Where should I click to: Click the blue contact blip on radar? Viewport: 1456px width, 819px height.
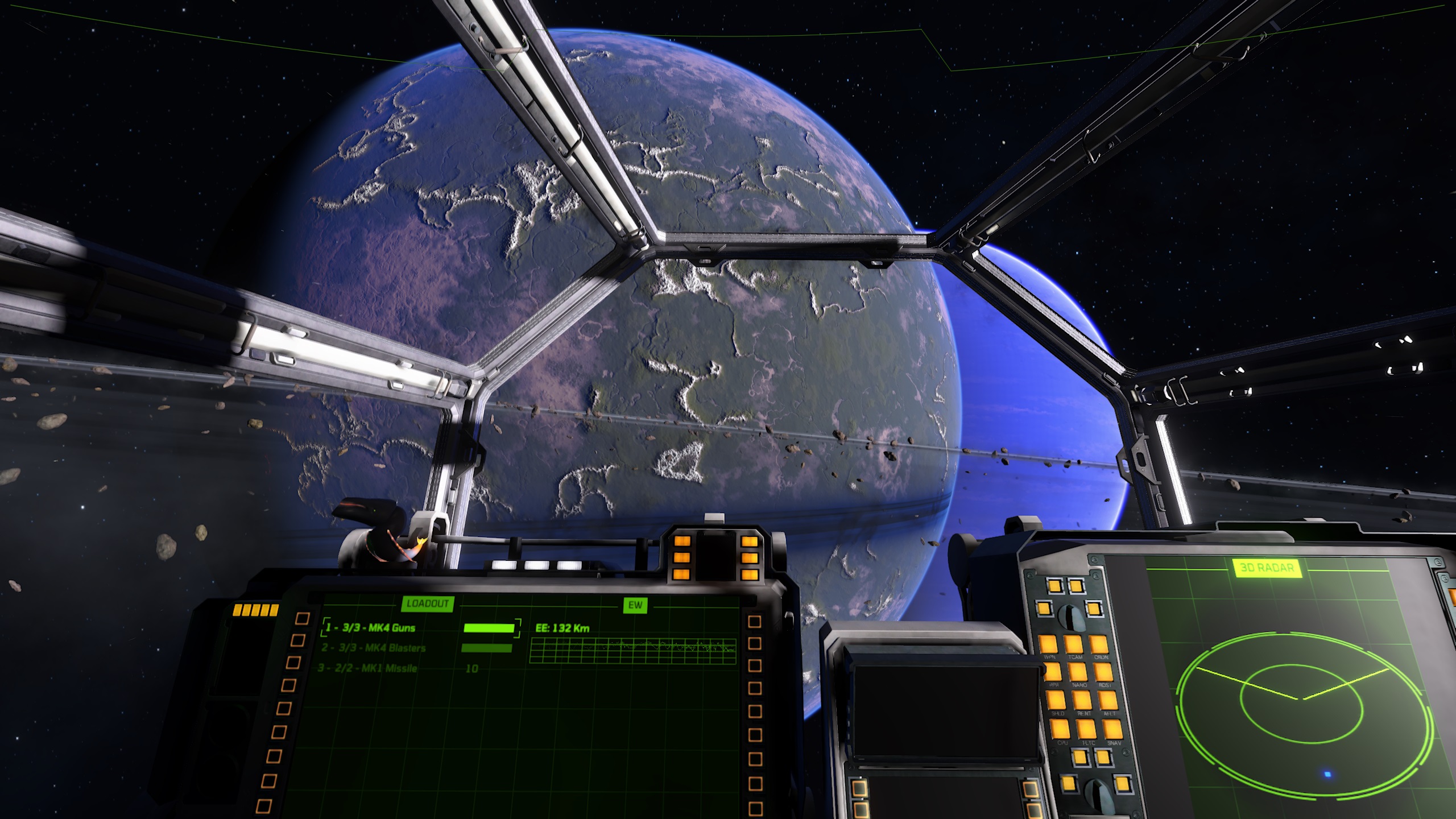pyautogui.click(x=1327, y=774)
